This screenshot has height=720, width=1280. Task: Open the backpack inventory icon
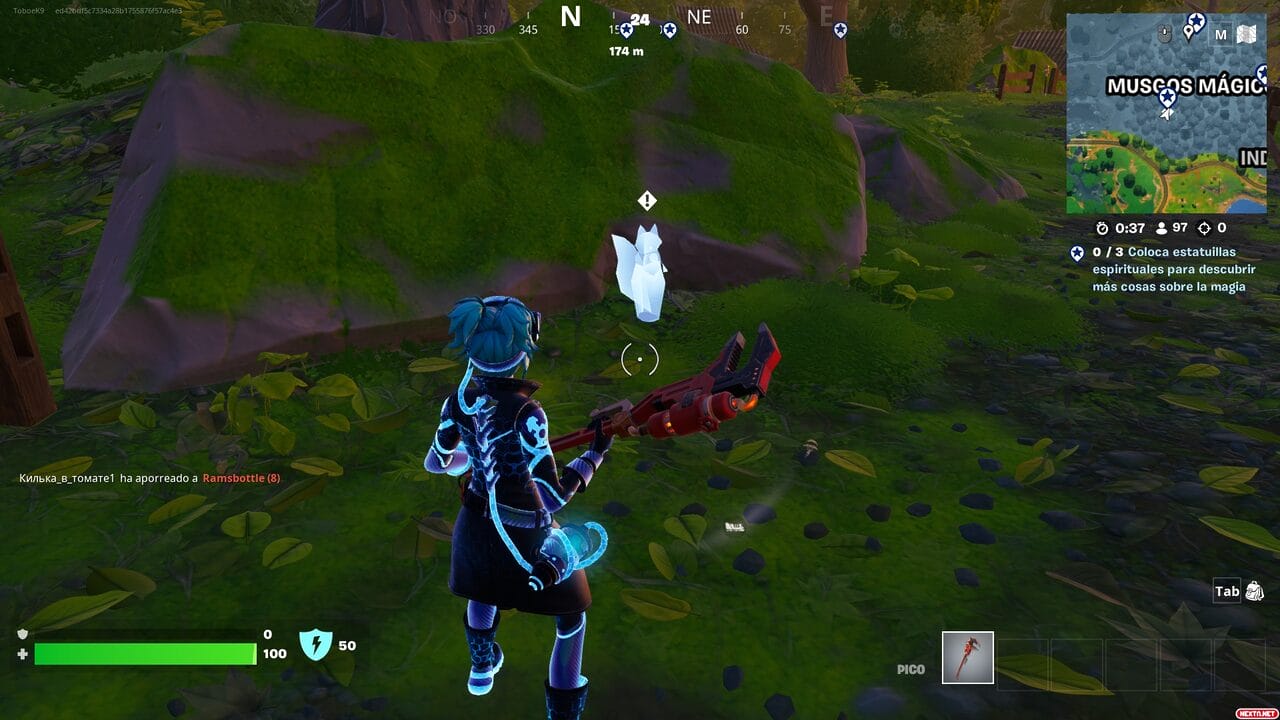(1254, 591)
